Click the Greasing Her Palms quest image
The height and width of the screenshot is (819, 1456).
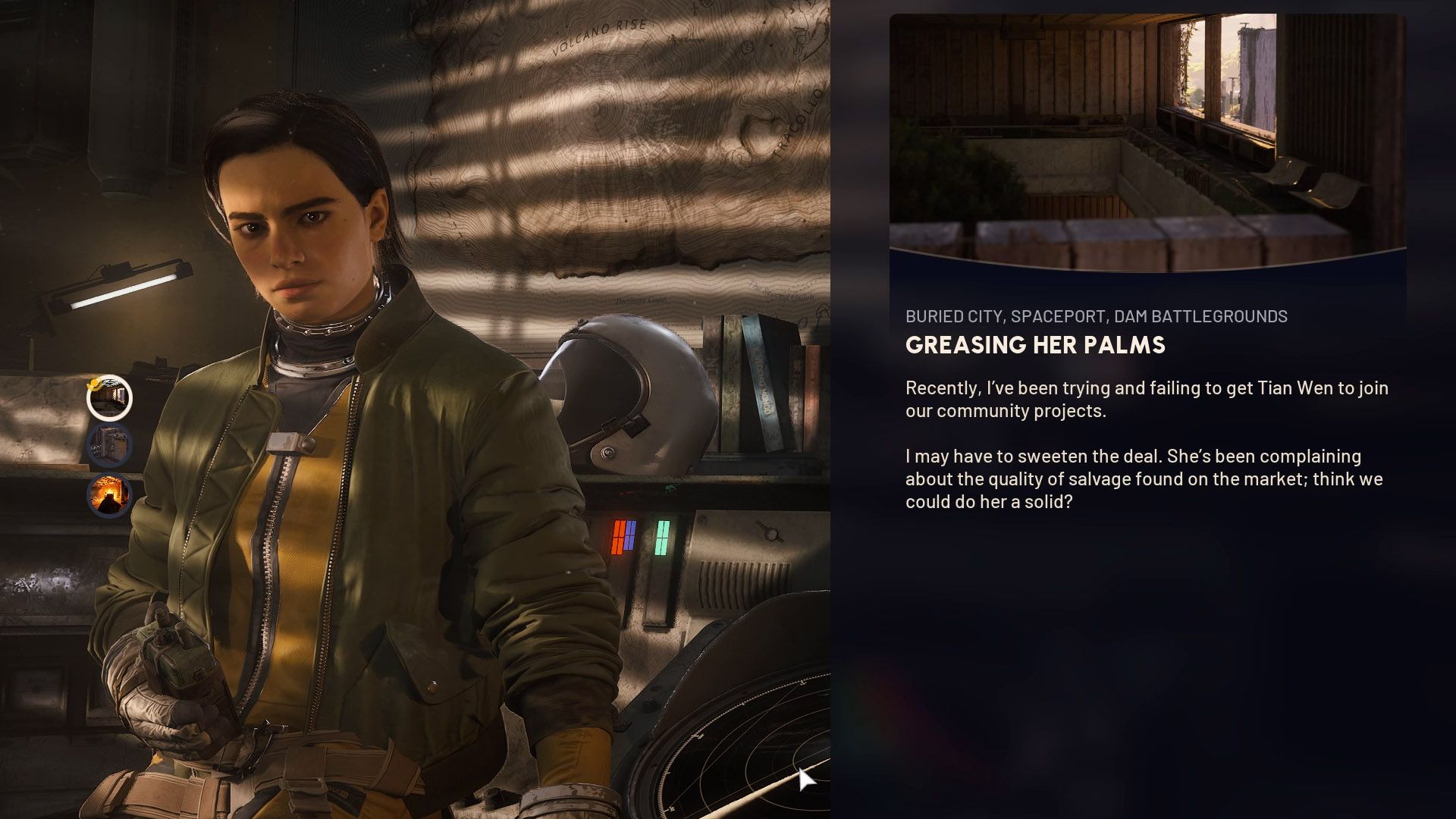coord(1147,142)
